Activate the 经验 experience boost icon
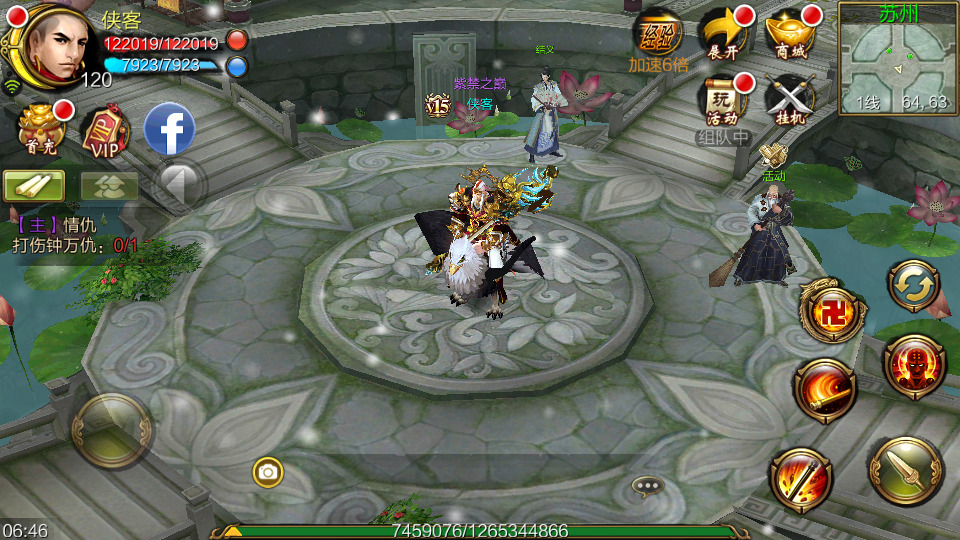Image resolution: width=960 pixels, height=540 pixels. pyautogui.click(x=657, y=35)
